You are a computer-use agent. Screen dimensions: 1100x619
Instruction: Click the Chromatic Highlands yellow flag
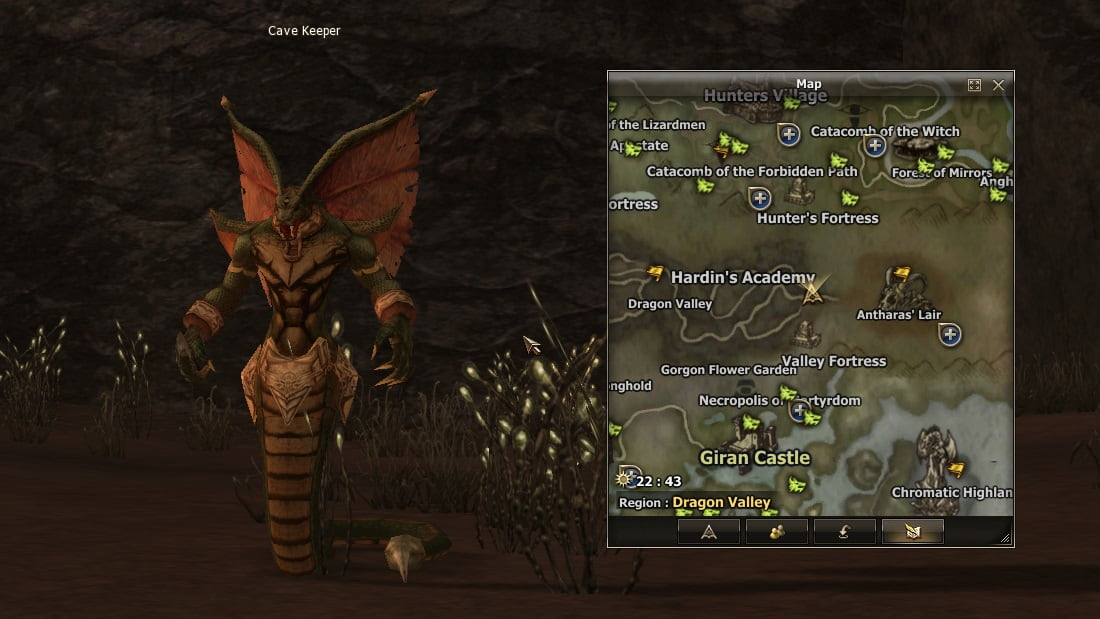pos(957,468)
